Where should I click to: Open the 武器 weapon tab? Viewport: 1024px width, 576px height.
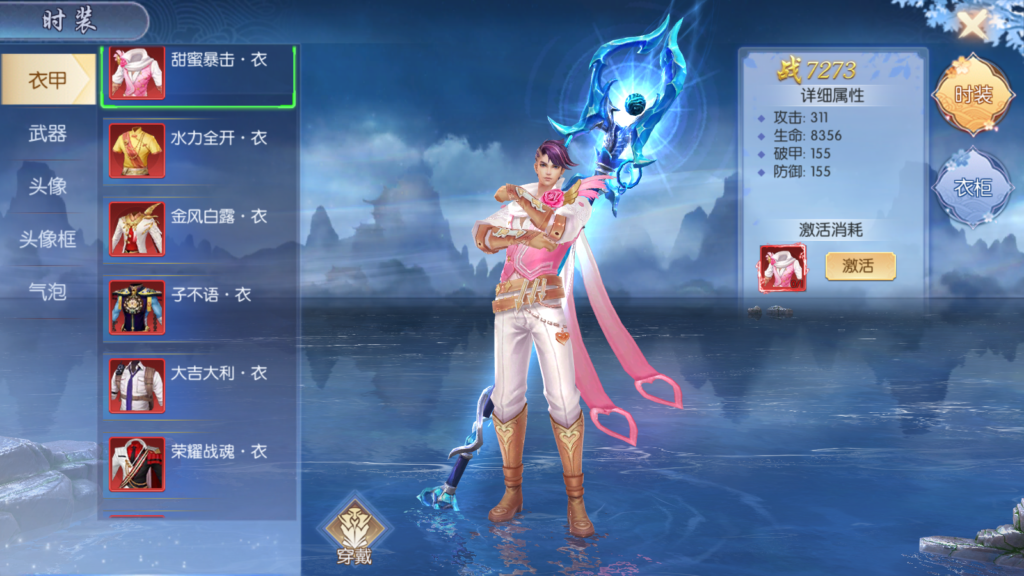[x=48, y=133]
